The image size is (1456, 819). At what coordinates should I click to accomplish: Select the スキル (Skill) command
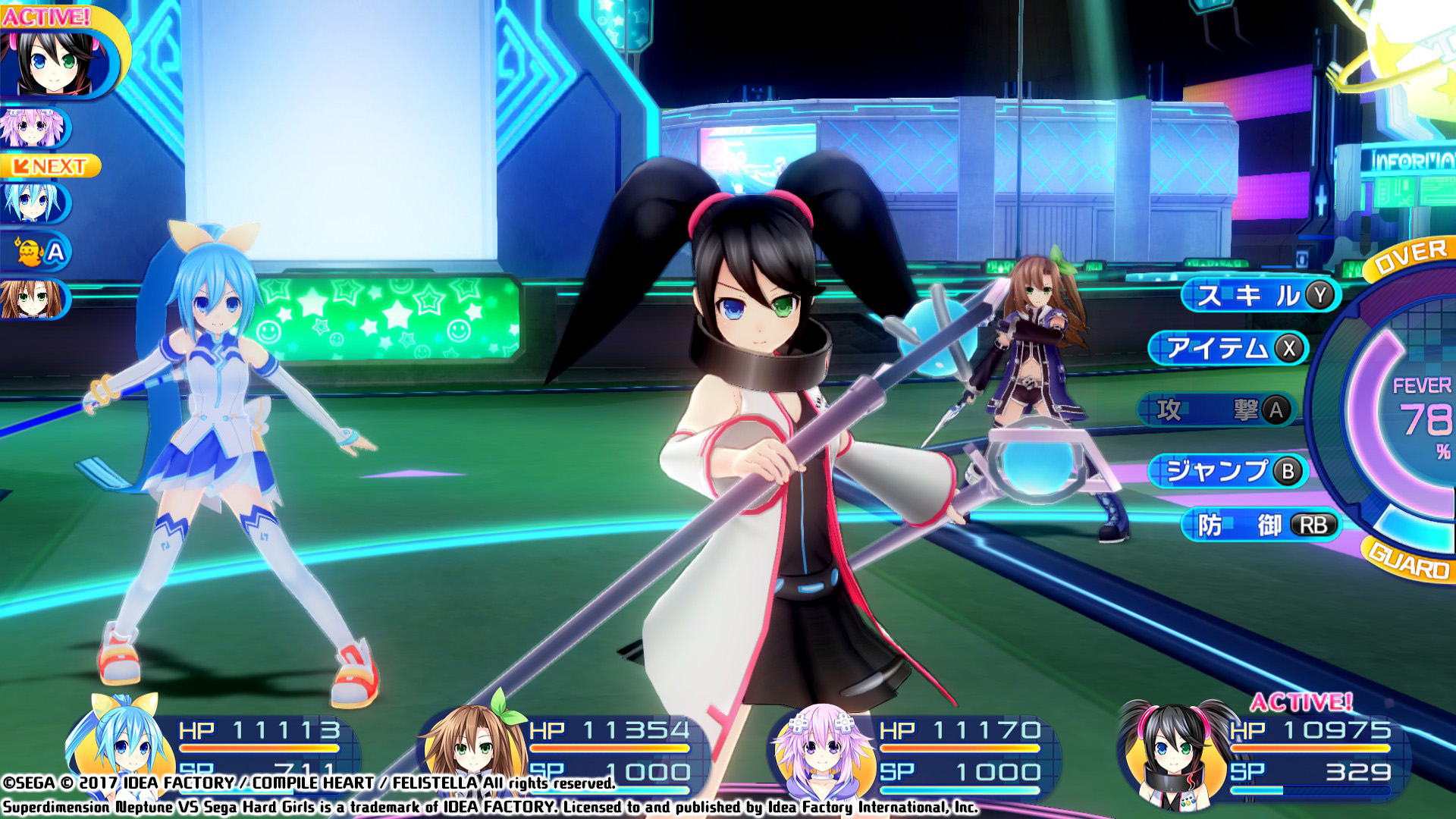pos(1260,295)
